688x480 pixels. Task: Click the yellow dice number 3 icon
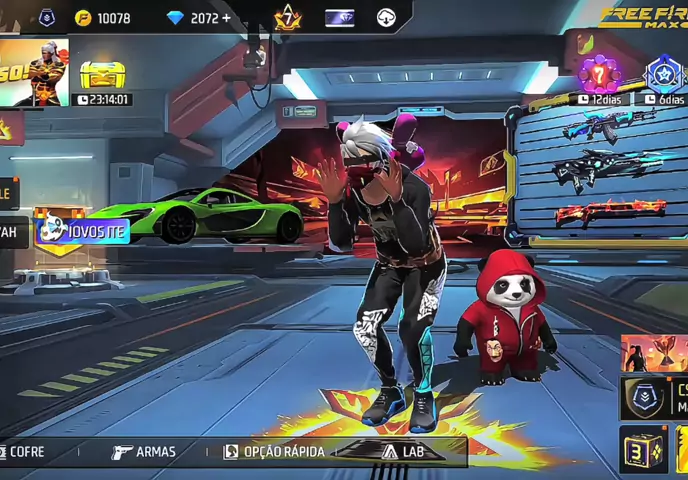(x=643, y=450)
